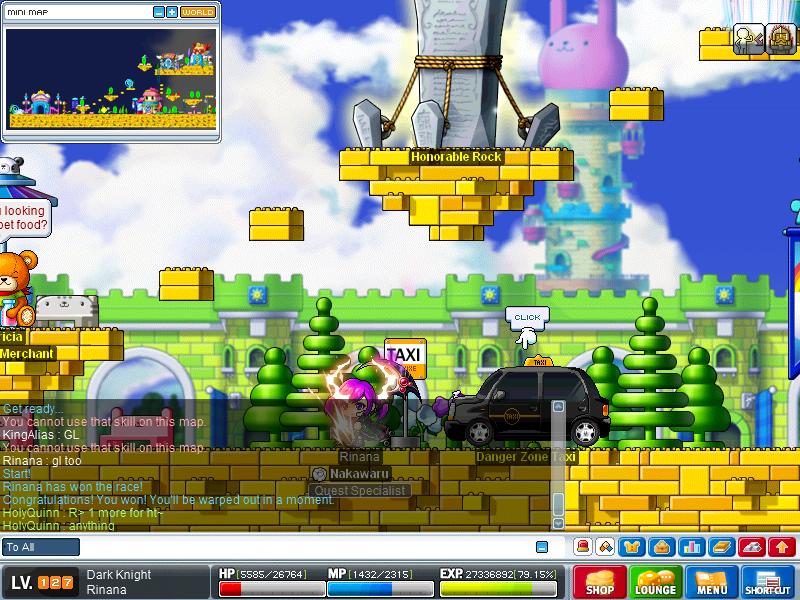Open the bar chart stats icon
The width and height of the screenshot is (800, 600).
tap(690, 547)
